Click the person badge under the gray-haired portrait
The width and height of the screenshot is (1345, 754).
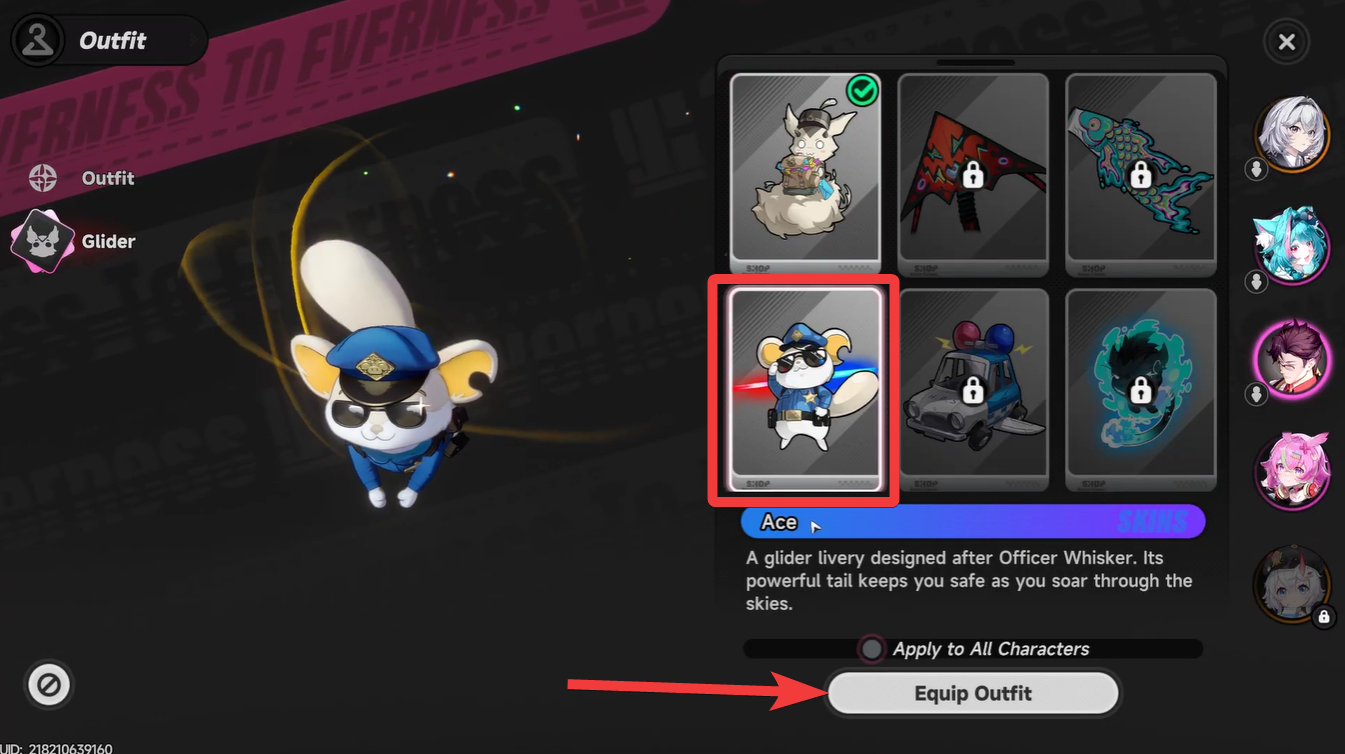point(1257,169)
